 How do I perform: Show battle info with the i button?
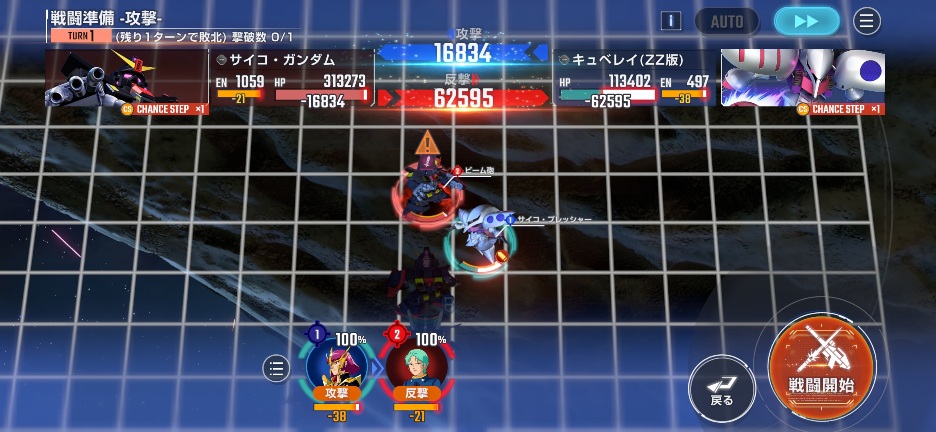[x=672, y=21]
